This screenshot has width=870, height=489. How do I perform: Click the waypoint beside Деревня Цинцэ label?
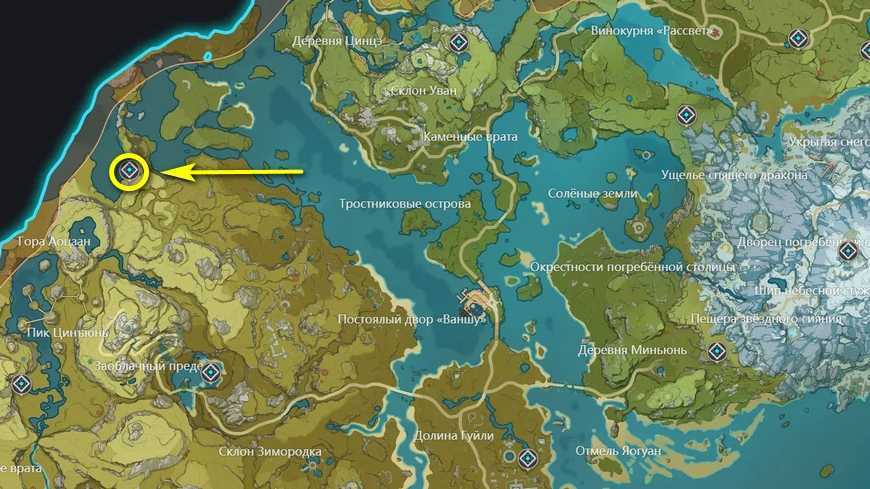pyautogui.click(x=459, y=42)
